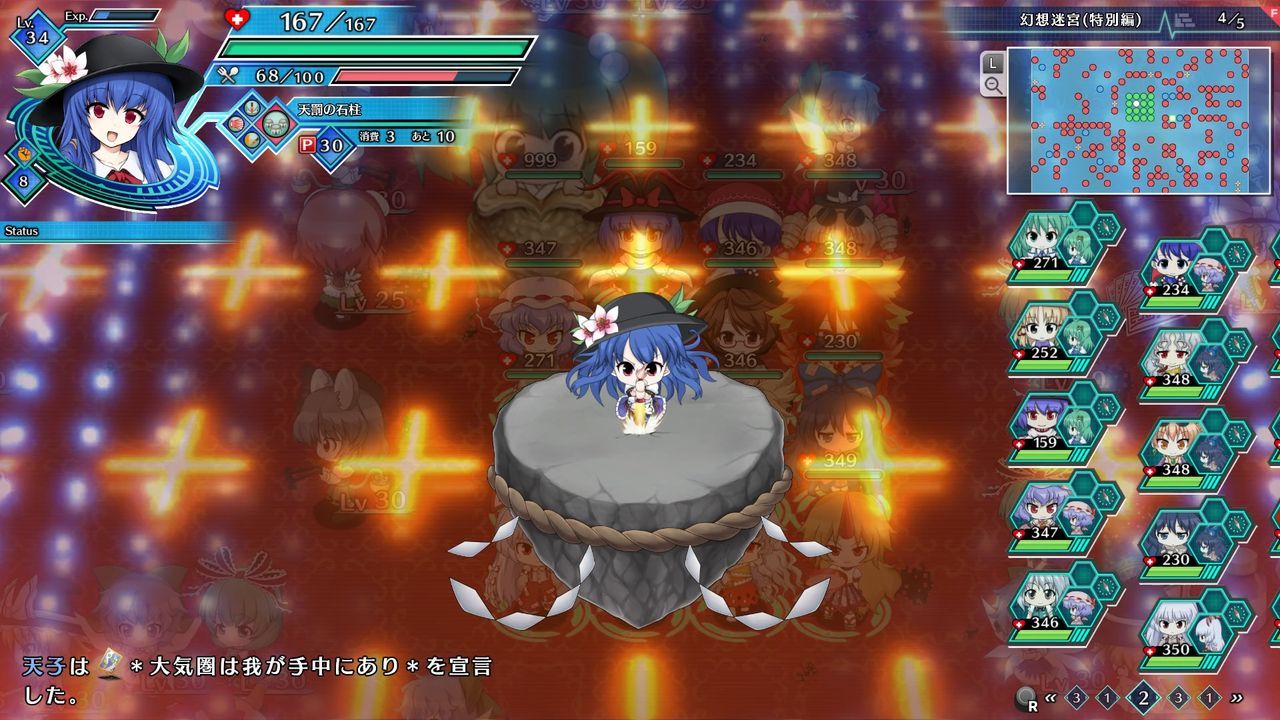
Task: Open the Status panel label
Action: (x=20, y=230)
